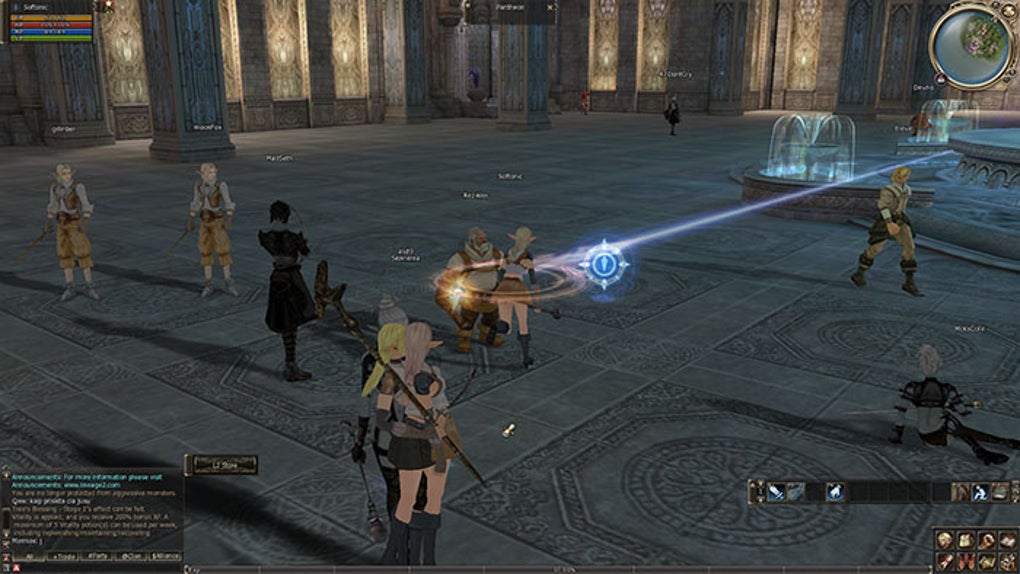Open the red scroll quest menu icon
Image resolution: width=1020 pixels, height=574 pixels.
point(945,561)
